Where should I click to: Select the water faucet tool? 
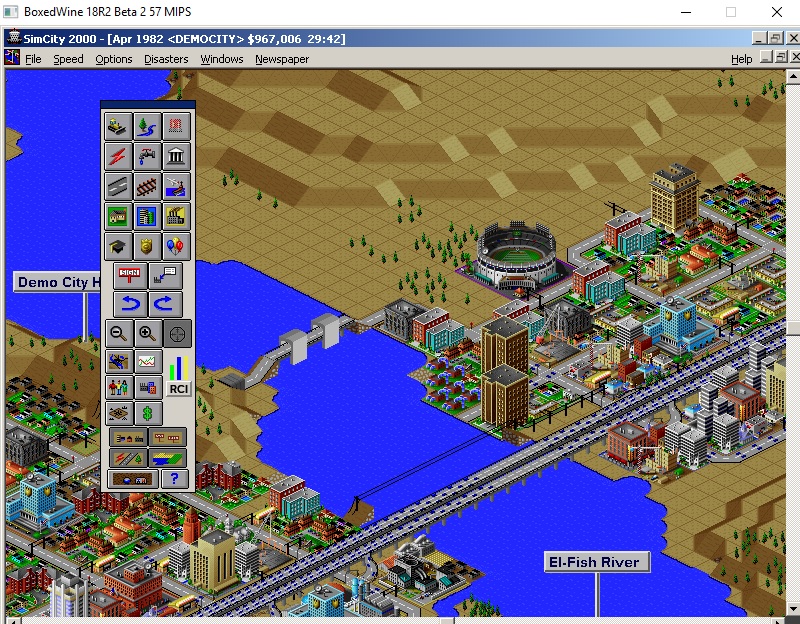148,157
